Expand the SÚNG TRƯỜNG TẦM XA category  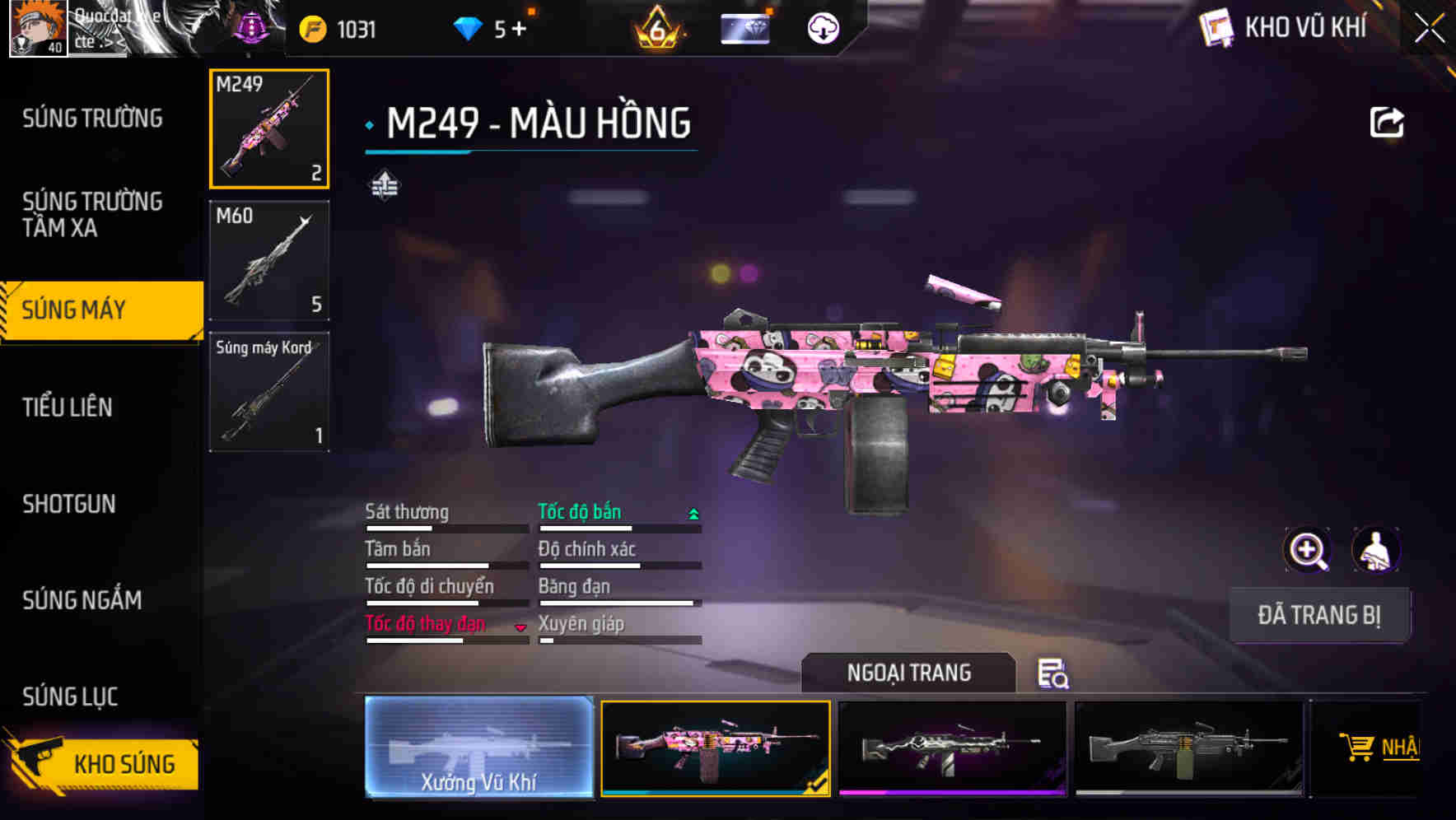tap(93, 216)
